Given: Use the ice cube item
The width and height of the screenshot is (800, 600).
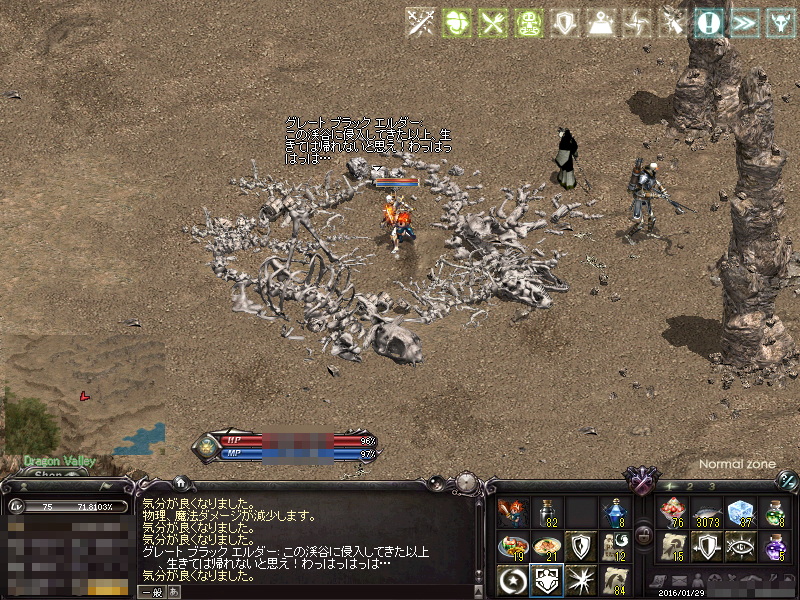Looking at the screenshot, I should pyautogui.click(x=740, y=513).
